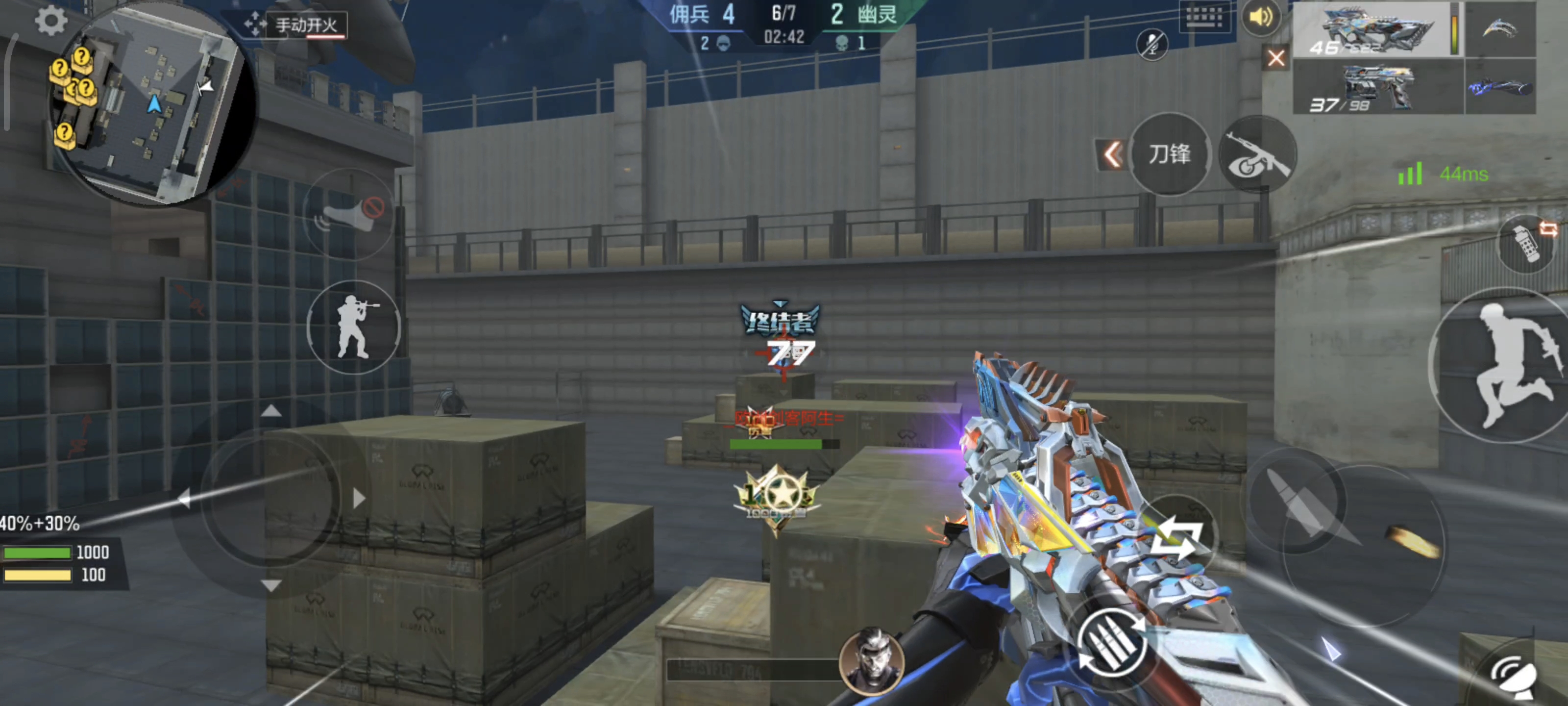Tap the crouching soldier stance button
1568x706 pixels.
pyautogui.click(x=354, y=327)
